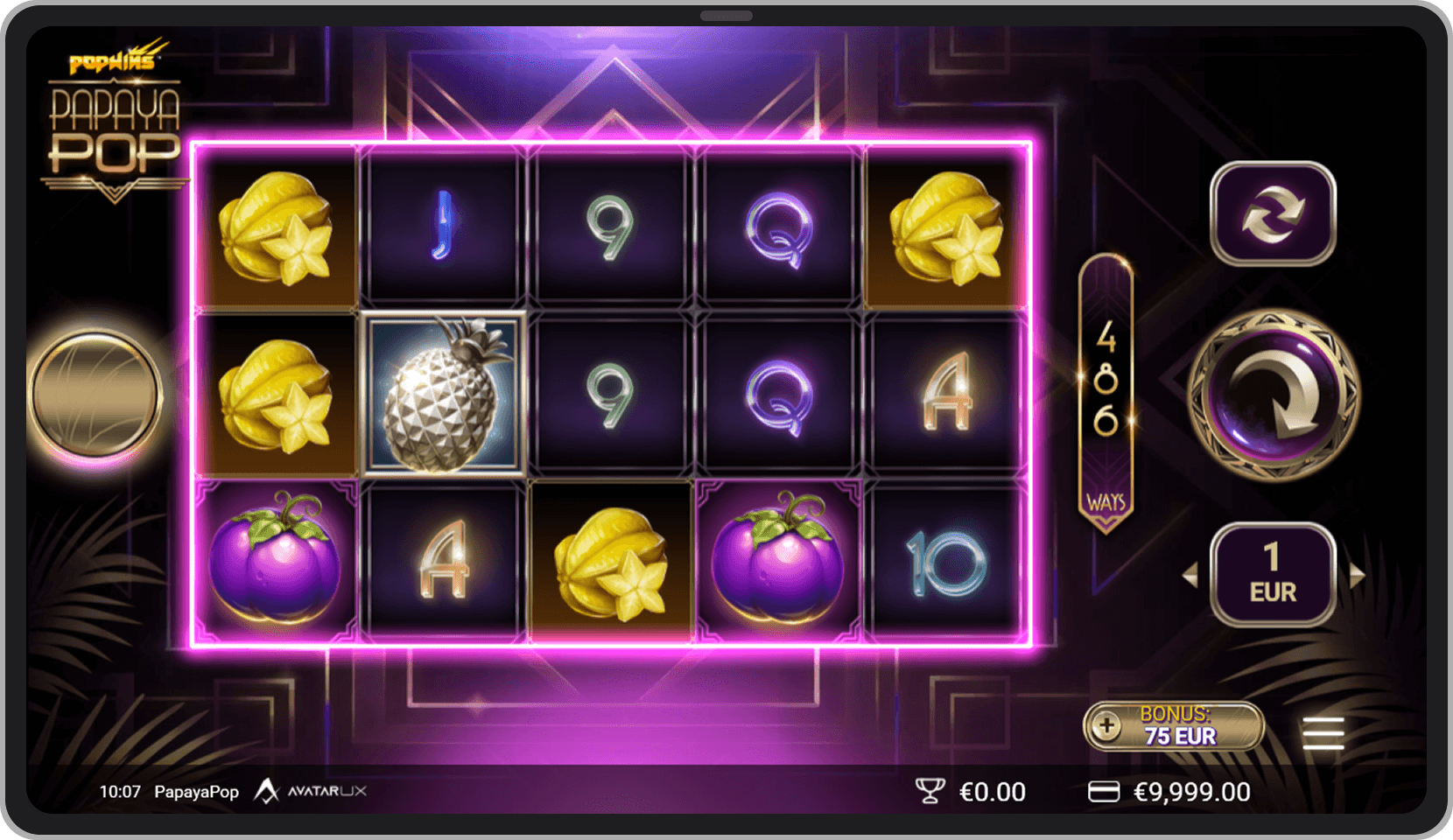Screen dimensions: 1453x840
Task: Click the trophy win indicator icon
Action: [931, 791]
